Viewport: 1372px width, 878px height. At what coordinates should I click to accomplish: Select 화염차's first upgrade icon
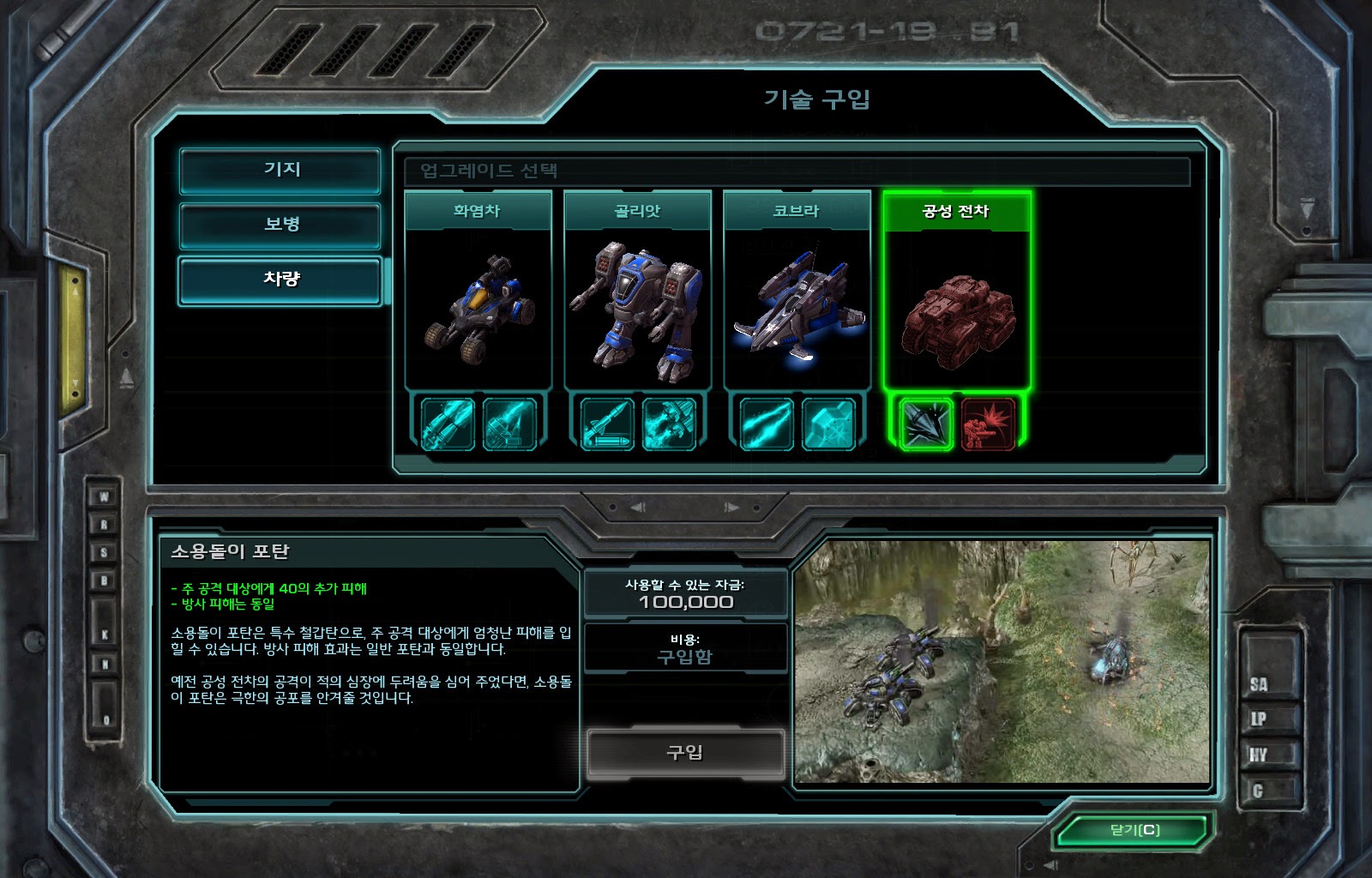[x=448, y=424]
